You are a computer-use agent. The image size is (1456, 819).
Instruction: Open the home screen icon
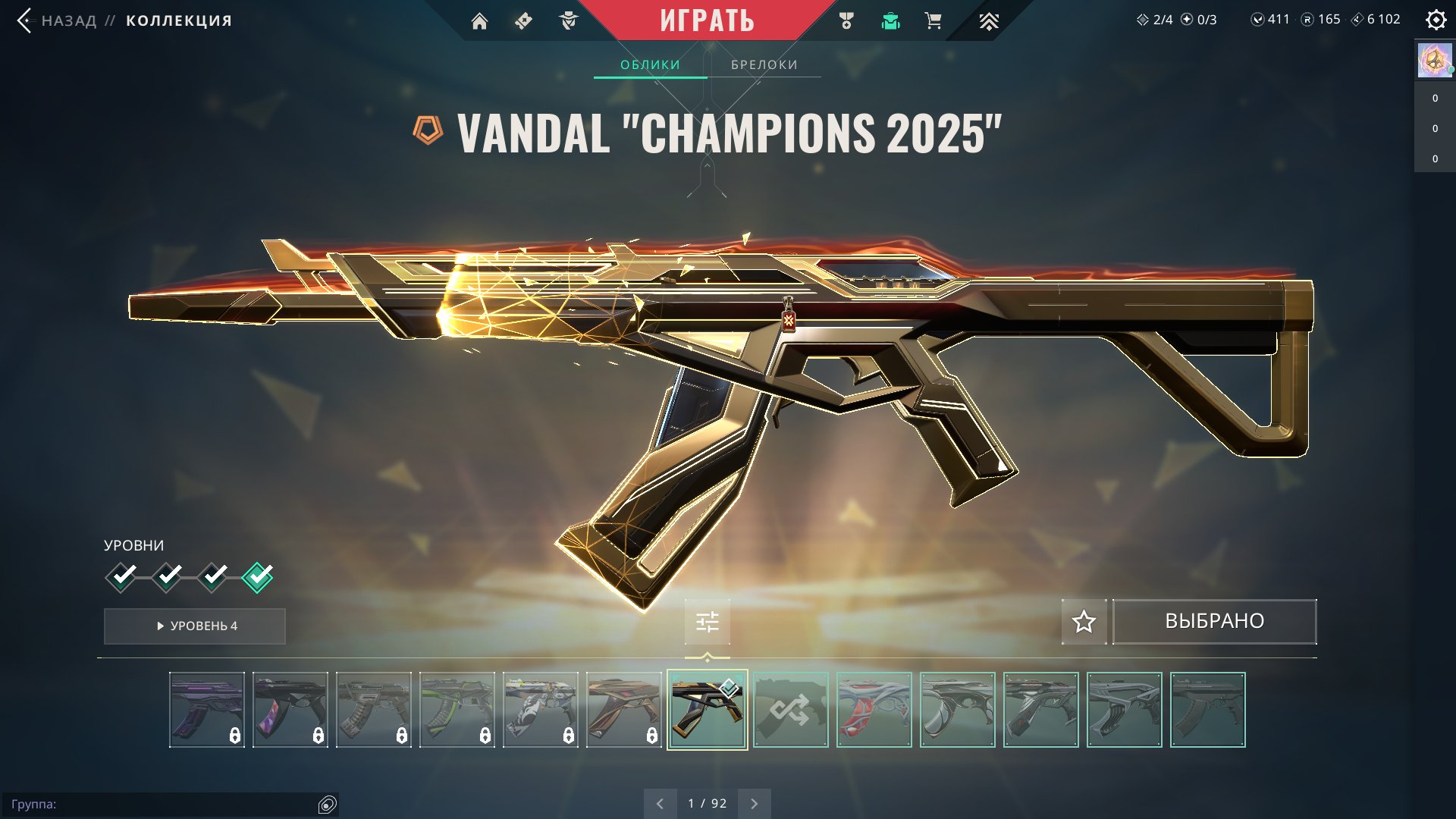(x=479, y=21)
